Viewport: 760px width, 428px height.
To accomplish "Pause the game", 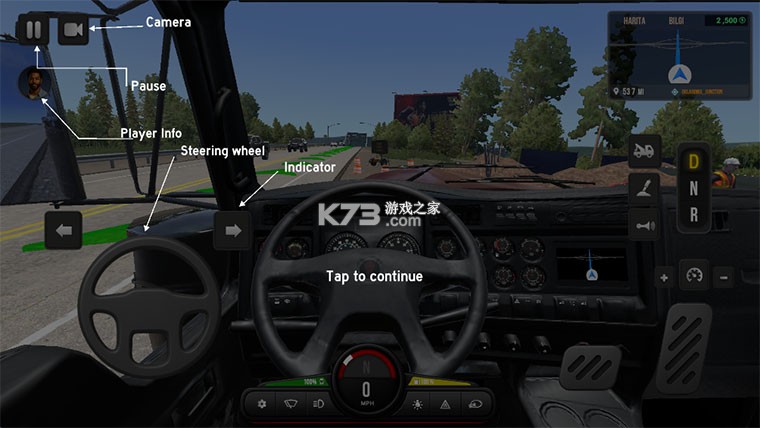I will [x=33, y=29].
